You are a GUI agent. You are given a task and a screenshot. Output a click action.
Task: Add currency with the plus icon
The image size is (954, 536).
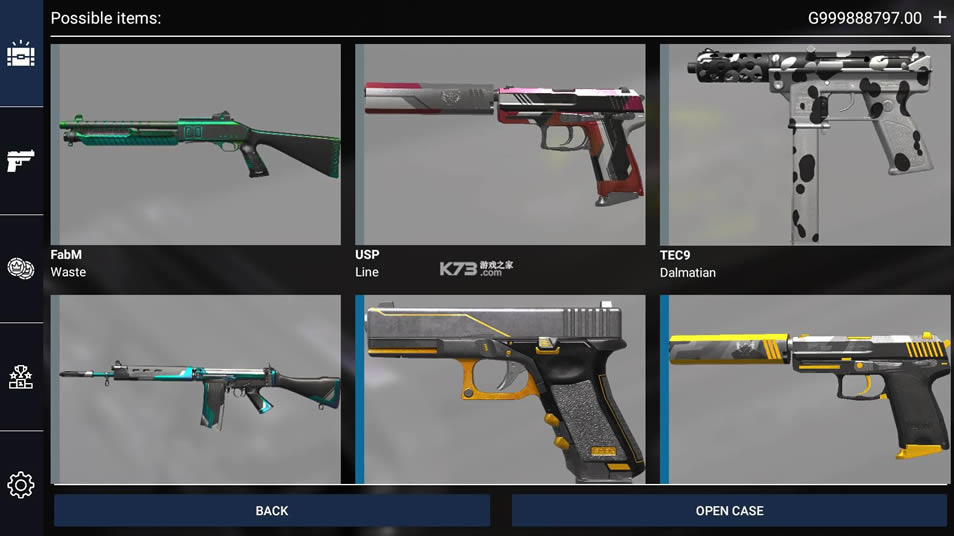(x=939, y=18)
